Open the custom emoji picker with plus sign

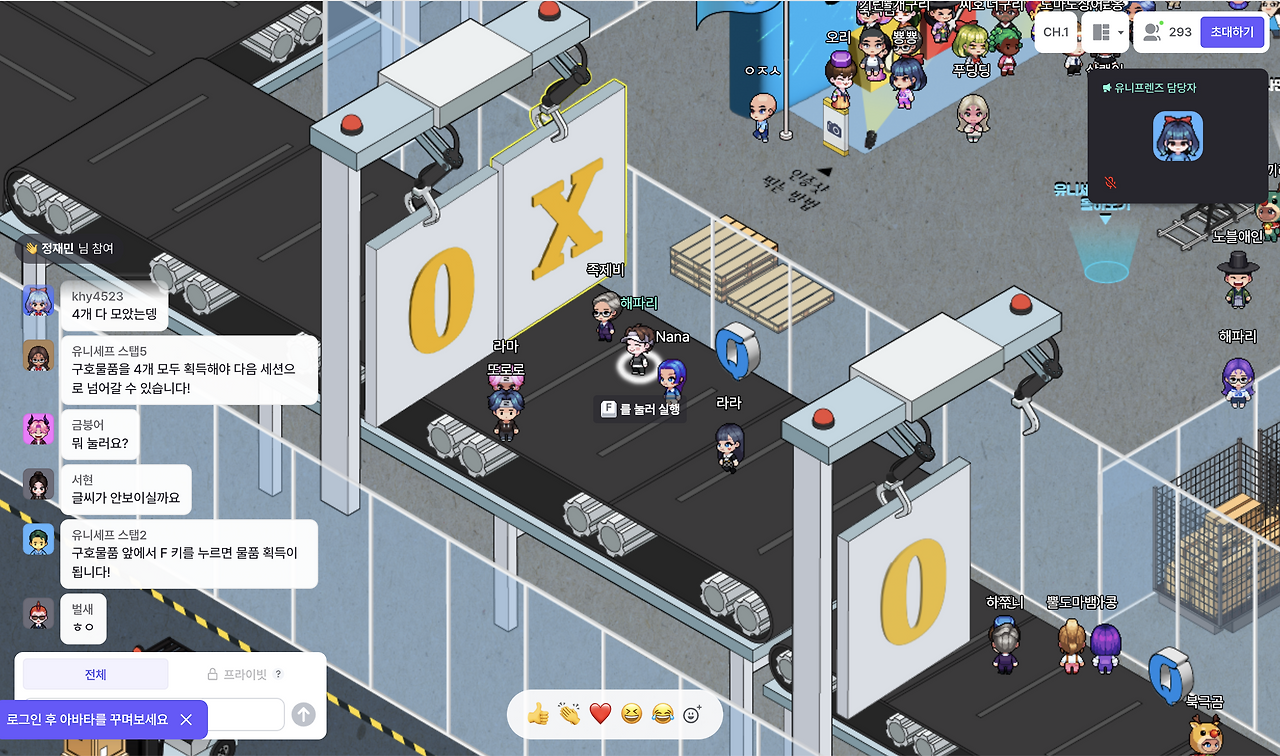(690, 712)
